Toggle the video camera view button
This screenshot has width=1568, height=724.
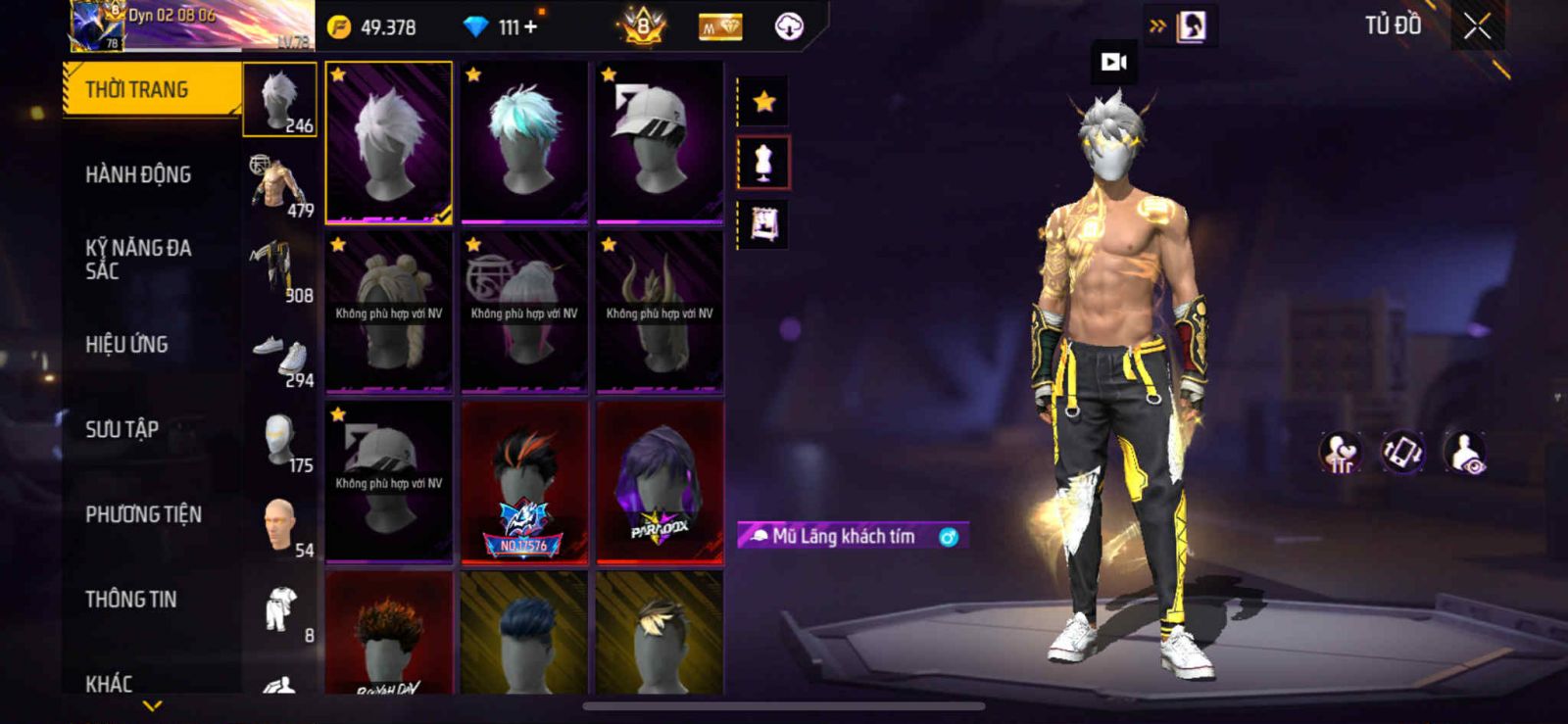click(x=1114, y=63)
